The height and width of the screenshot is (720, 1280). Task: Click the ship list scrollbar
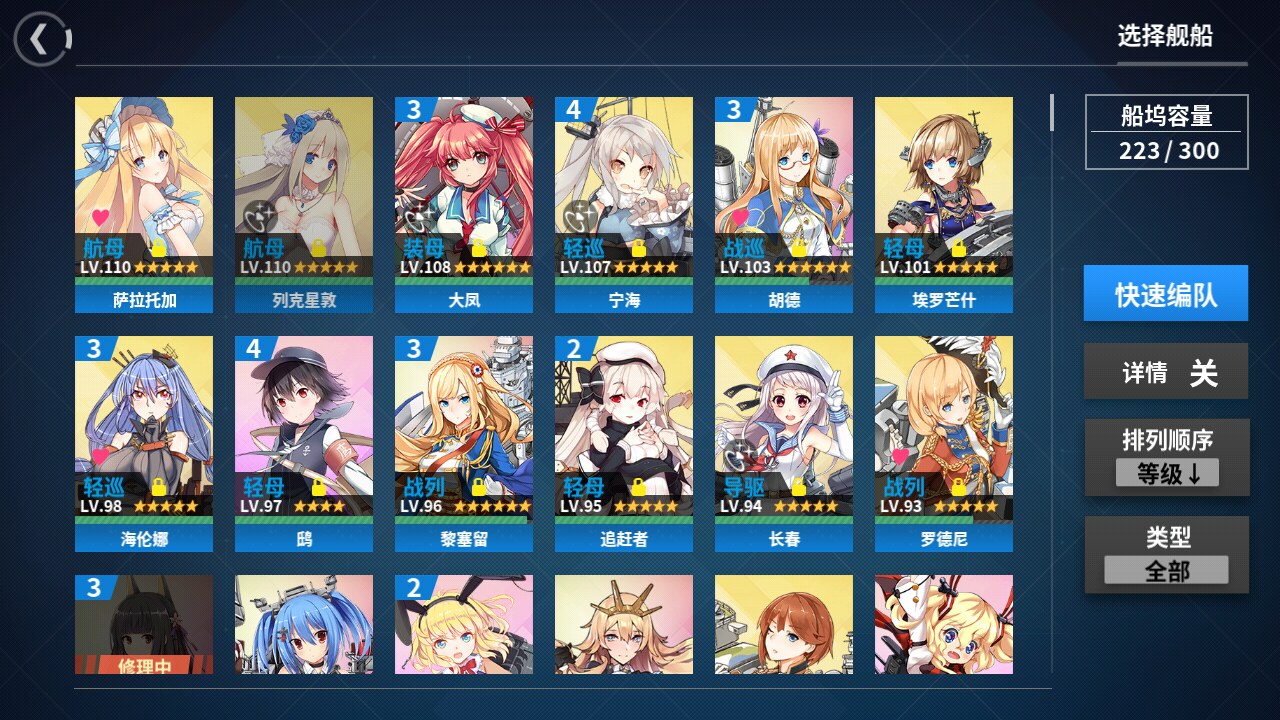[x=1051, y=113]
